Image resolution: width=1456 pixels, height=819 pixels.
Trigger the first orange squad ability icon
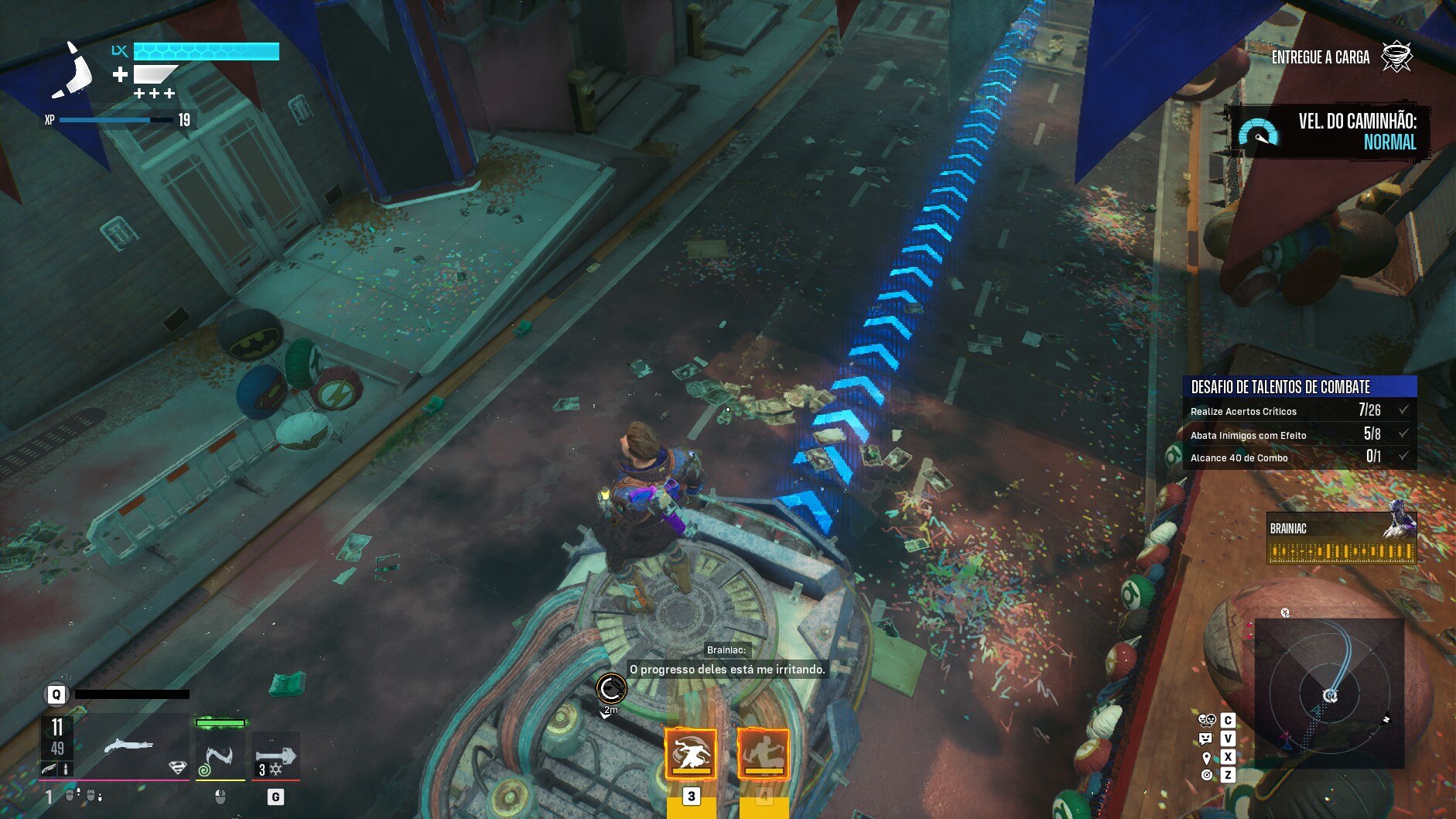690,753
